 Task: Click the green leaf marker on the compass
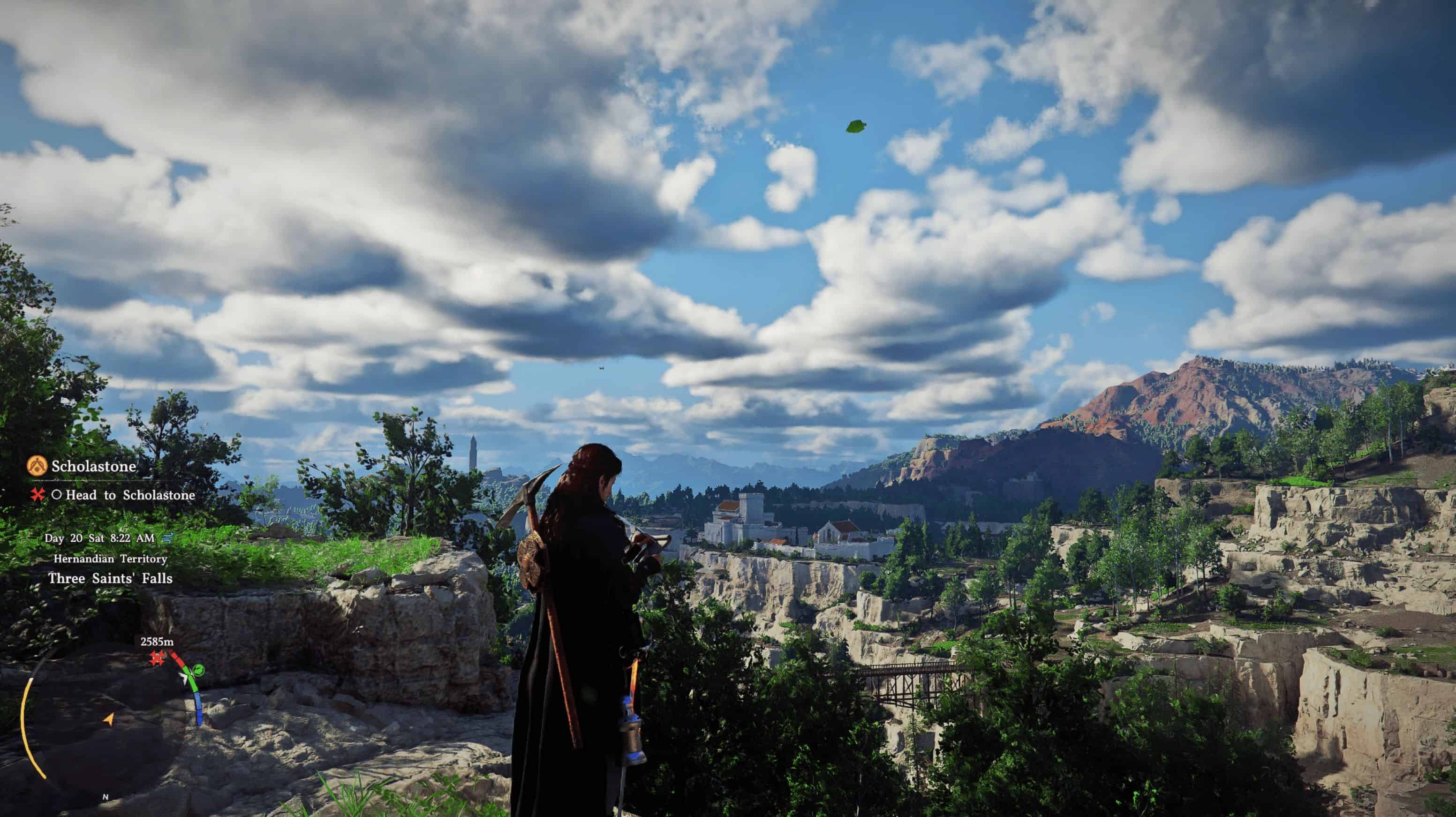[198, 671]
